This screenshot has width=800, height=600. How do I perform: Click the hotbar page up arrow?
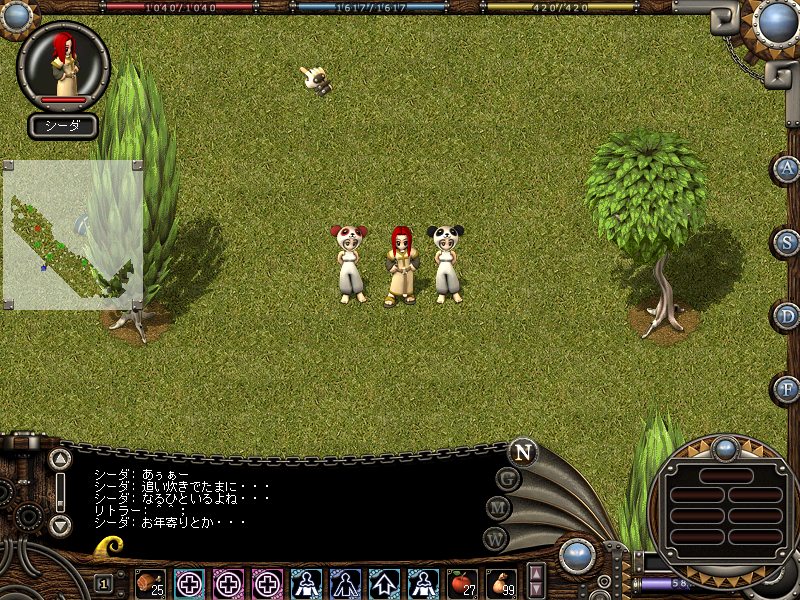536,574
